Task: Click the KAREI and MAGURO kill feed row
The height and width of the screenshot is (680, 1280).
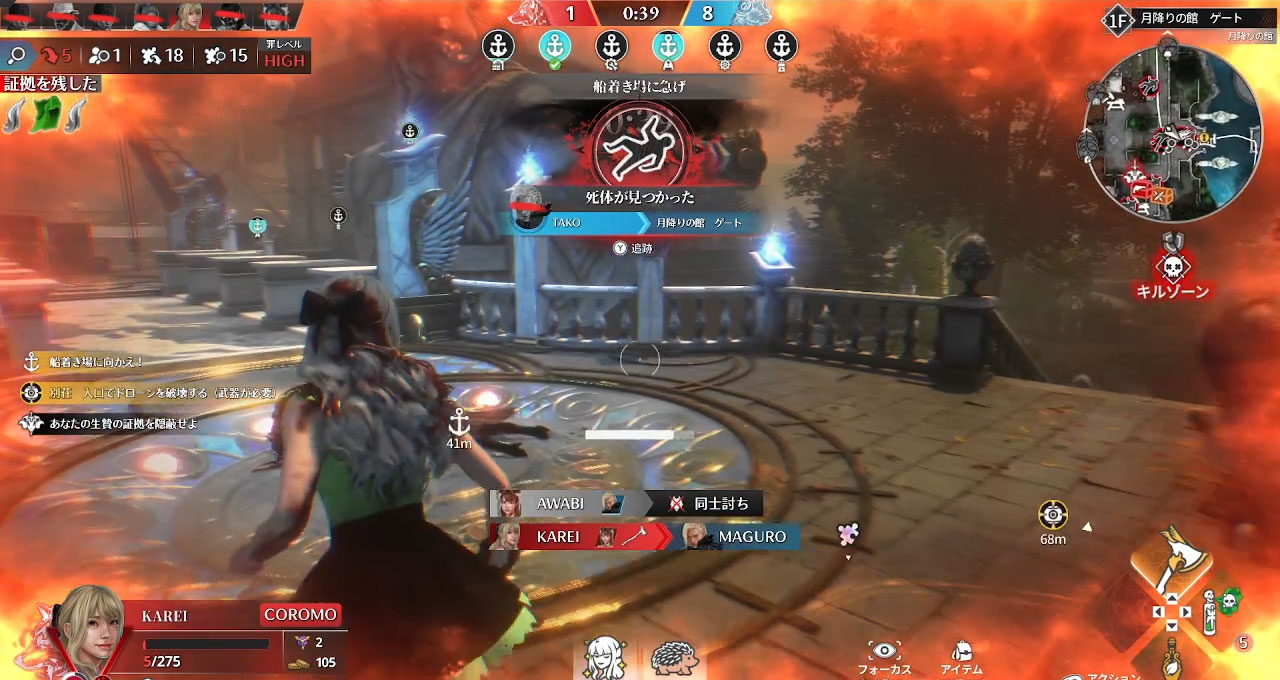Action: 645,537
